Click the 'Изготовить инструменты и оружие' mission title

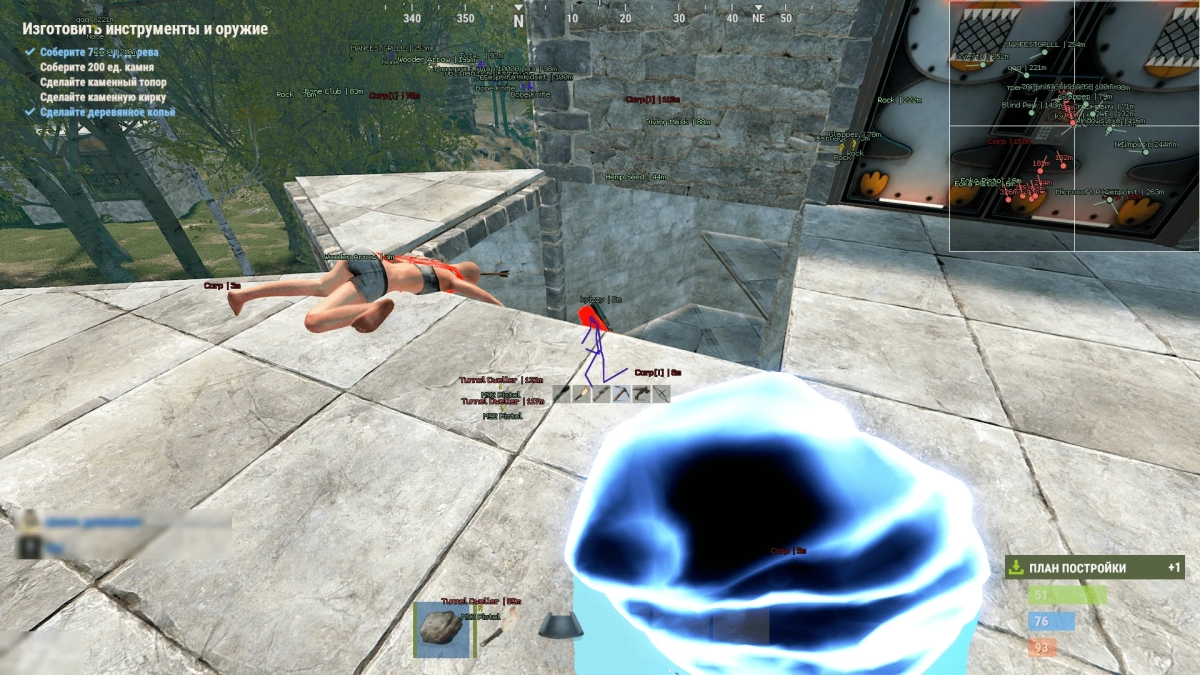145,29
